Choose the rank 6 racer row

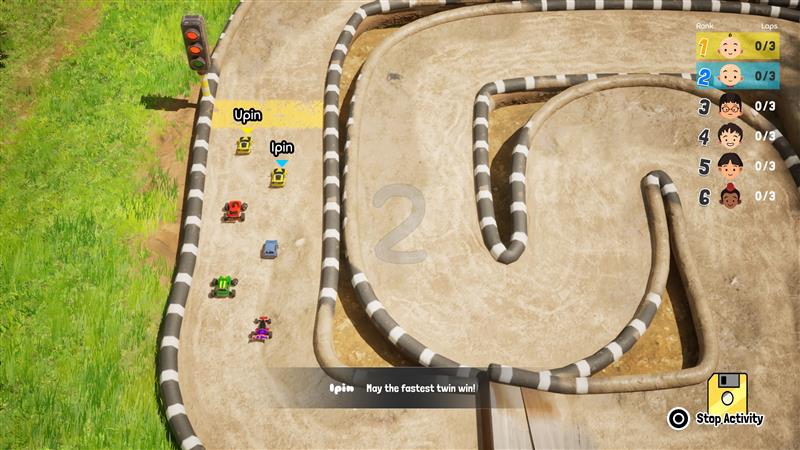click(737, 196)
